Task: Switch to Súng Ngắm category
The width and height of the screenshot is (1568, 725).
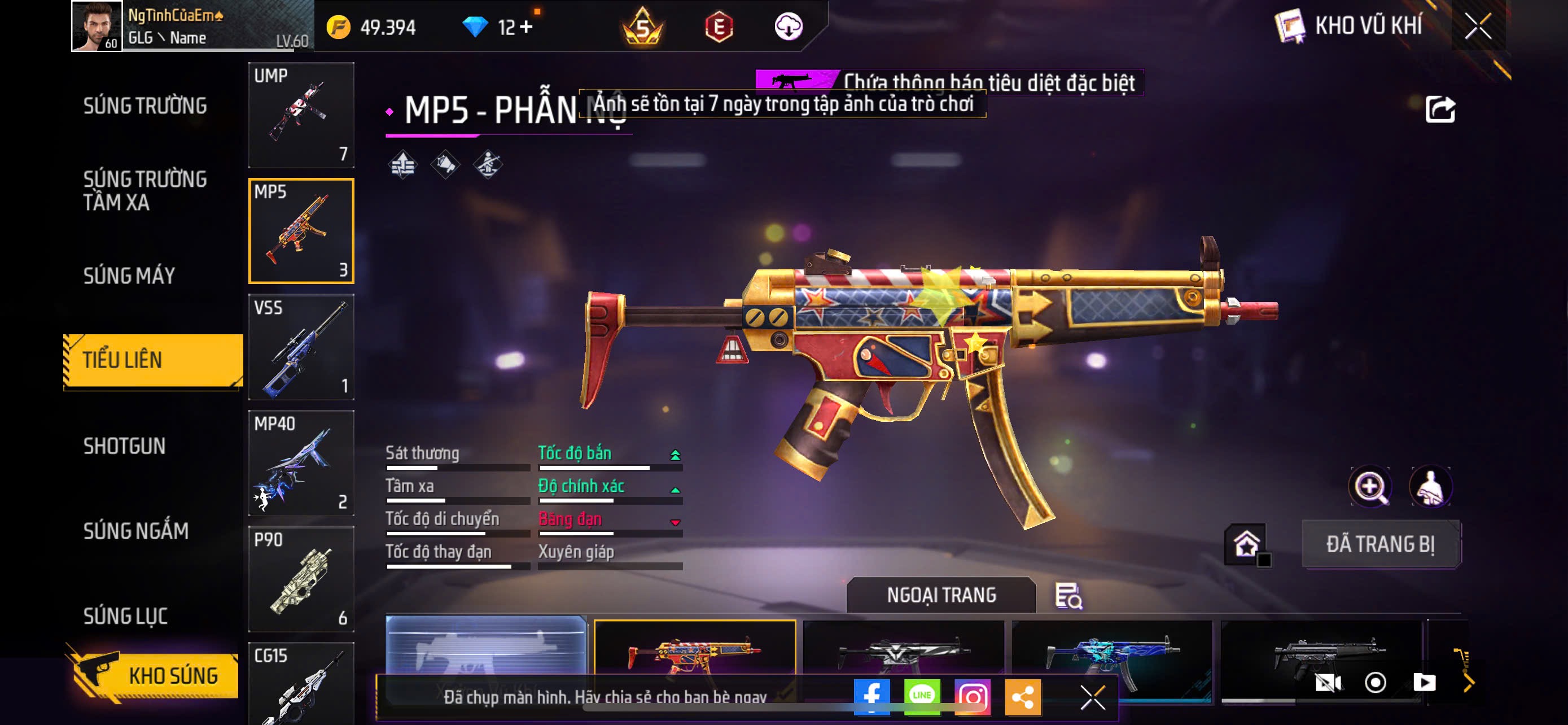Action: (x=135, y=531)
